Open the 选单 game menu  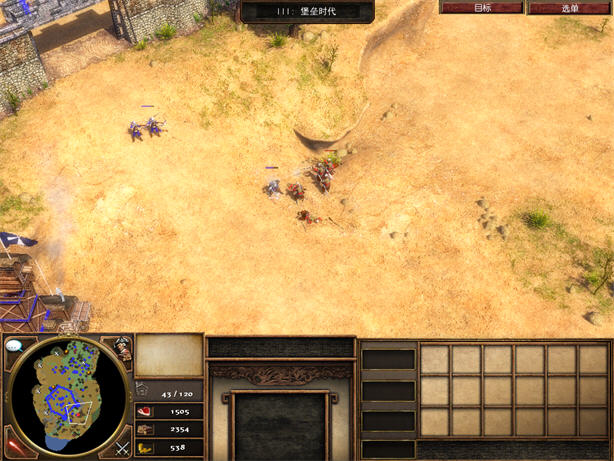(569, 7)
